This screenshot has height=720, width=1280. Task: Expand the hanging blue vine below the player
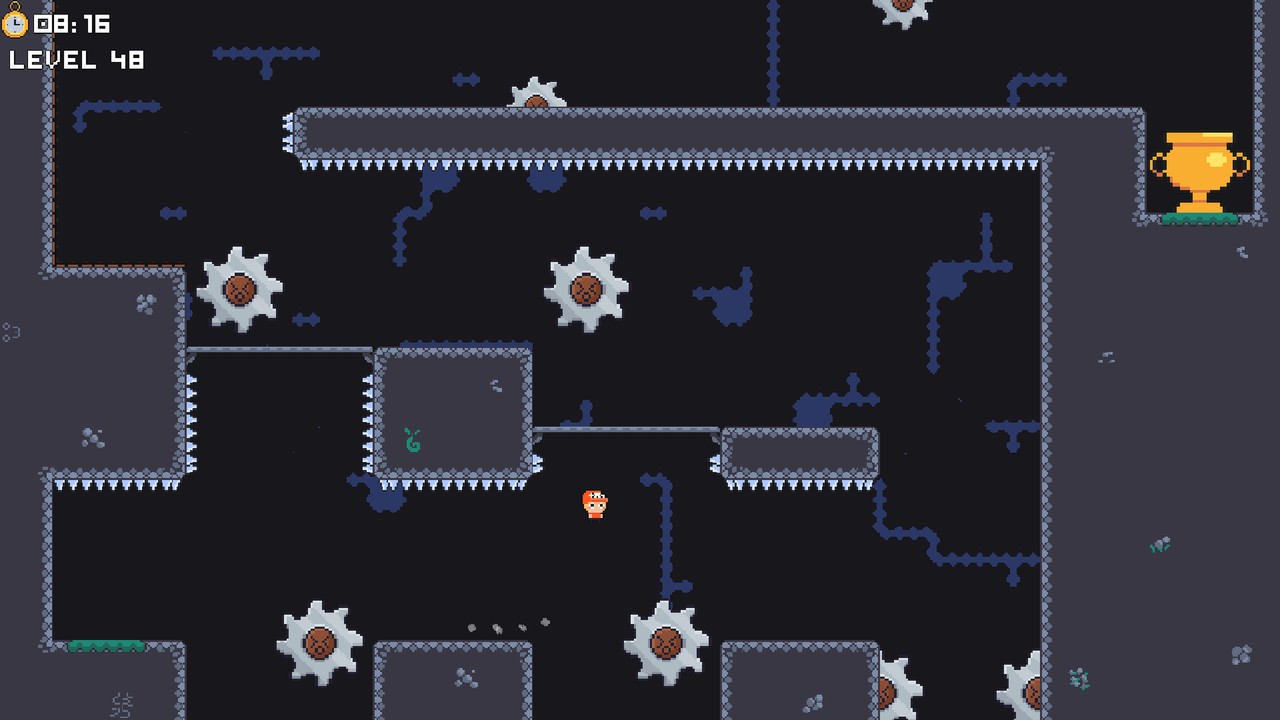point(665,530)
